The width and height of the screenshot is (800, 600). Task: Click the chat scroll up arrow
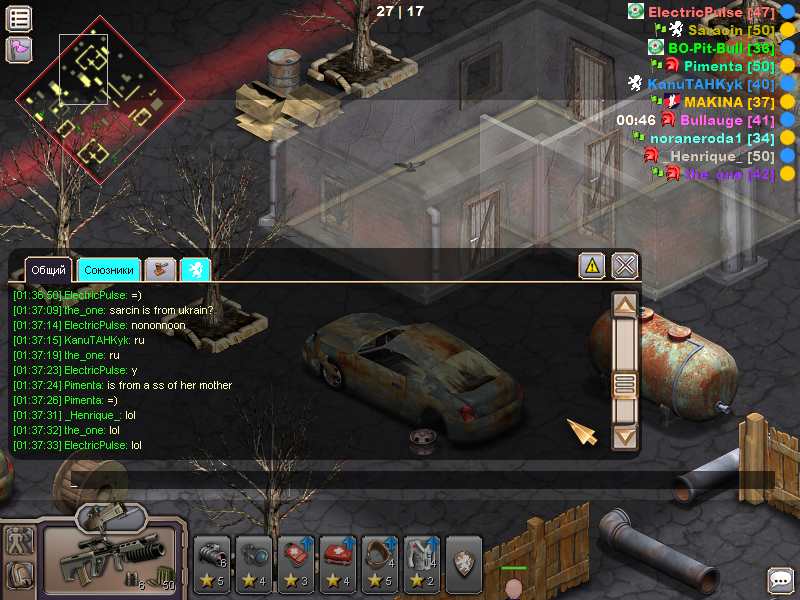(x=625, y=305)
